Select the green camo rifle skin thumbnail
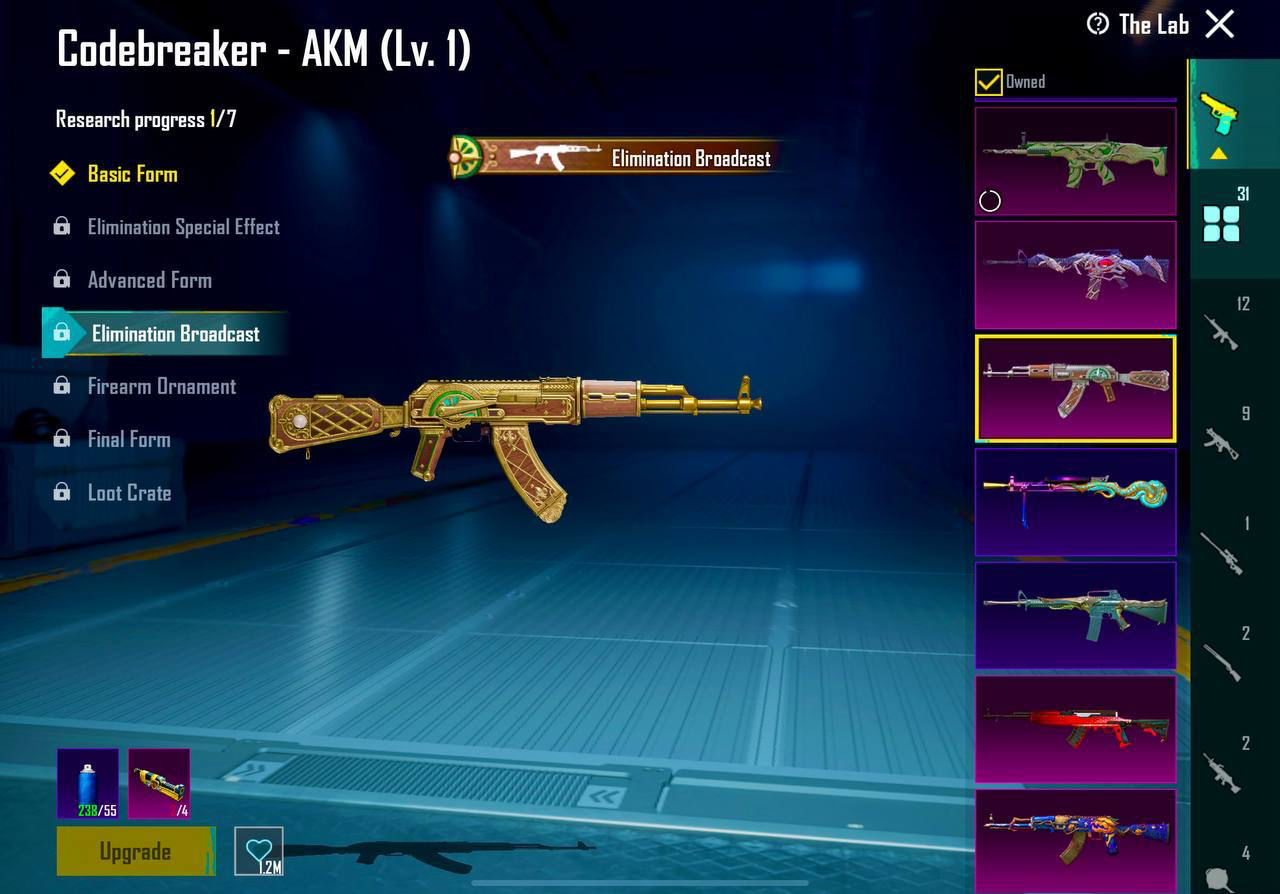The image size is (1280, 894). 1075,161
